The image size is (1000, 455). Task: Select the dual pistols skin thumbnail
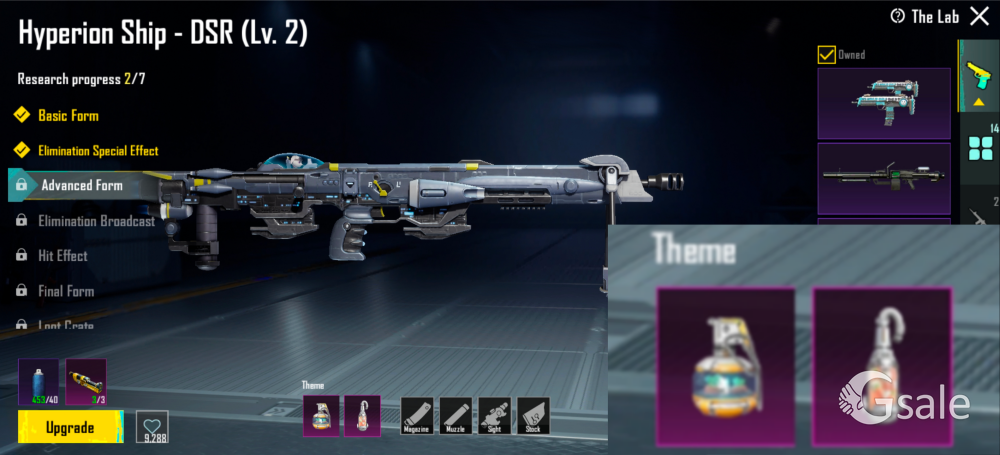pyautogui.click(x=883, y=103)
